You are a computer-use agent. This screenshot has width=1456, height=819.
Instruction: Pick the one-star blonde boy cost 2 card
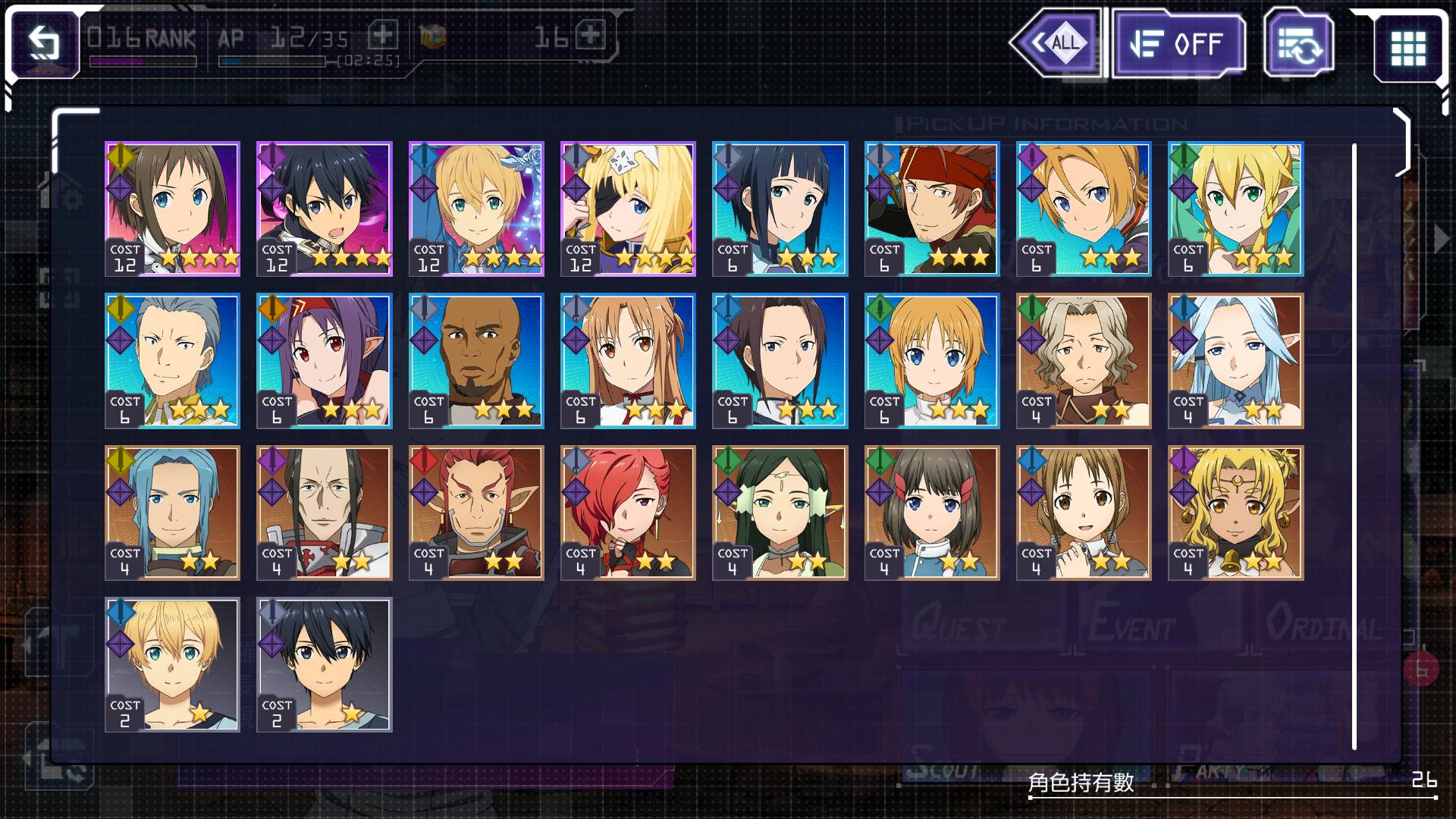pos(172,664)
